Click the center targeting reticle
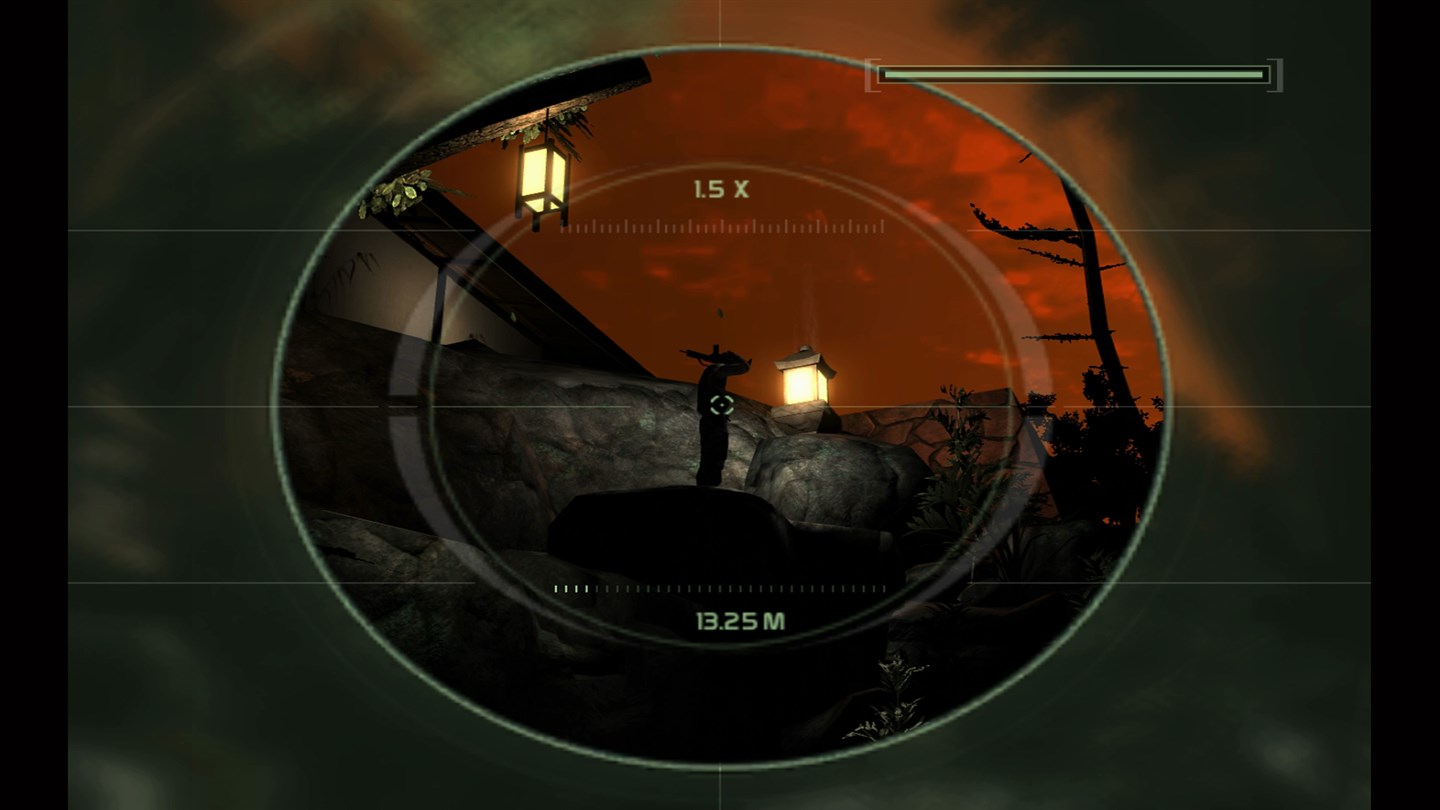This screenshot has width=1440, height=810. click(722, 406)
